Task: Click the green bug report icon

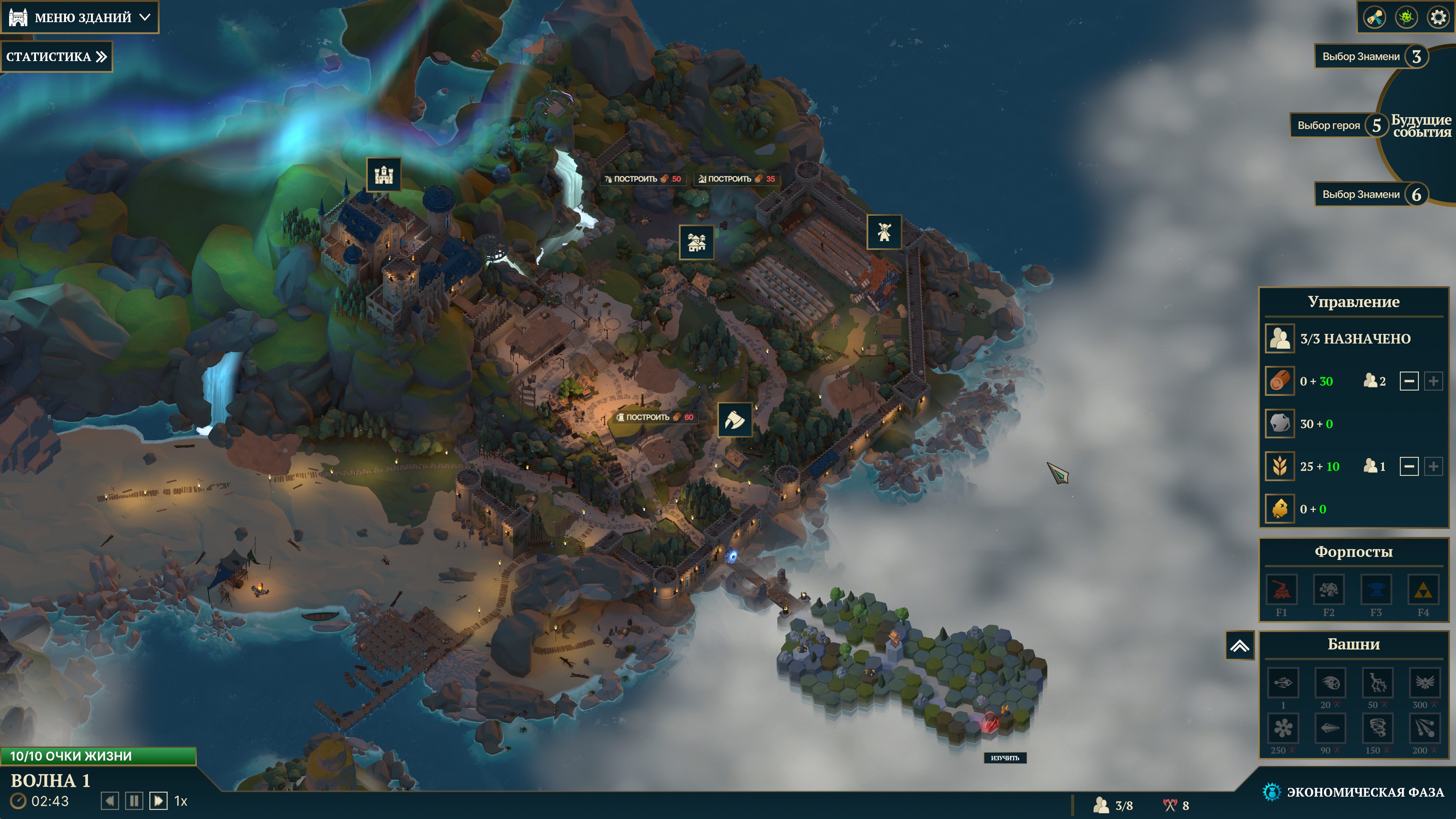Action: click(x=1406, y=17)
